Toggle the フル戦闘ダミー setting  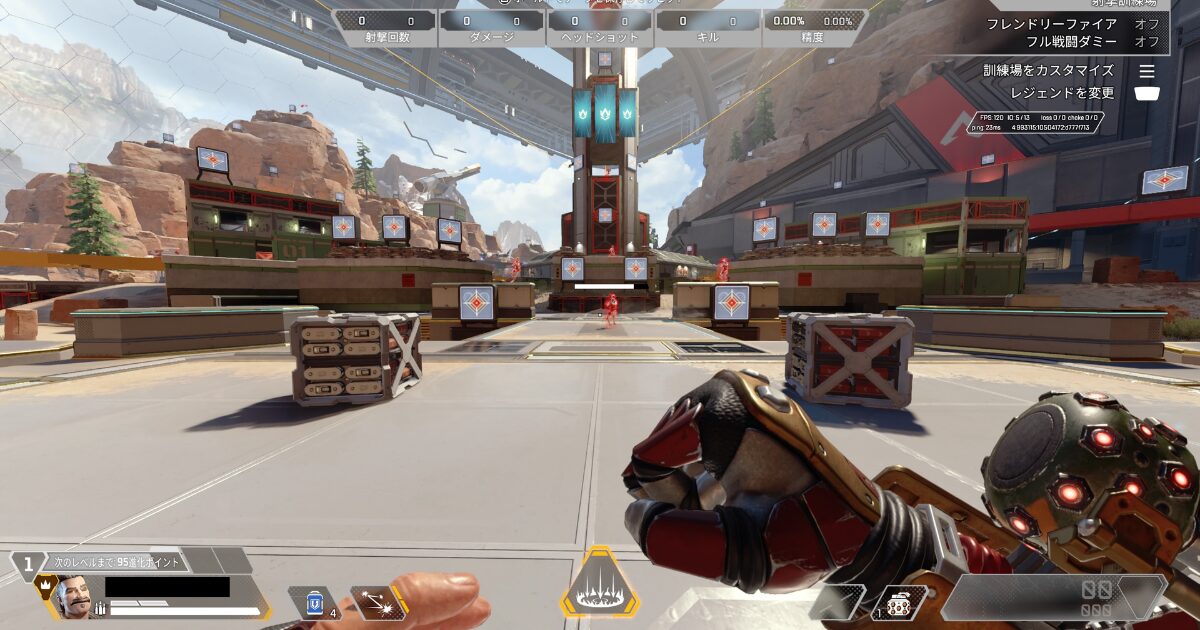pos(1146,42)
